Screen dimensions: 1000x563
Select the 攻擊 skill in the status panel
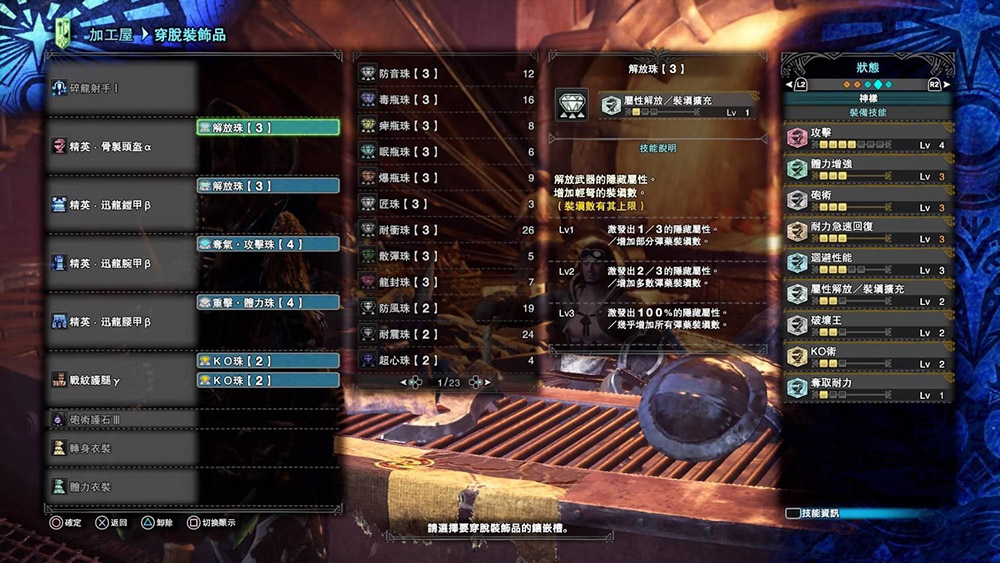tap(867, 138)
